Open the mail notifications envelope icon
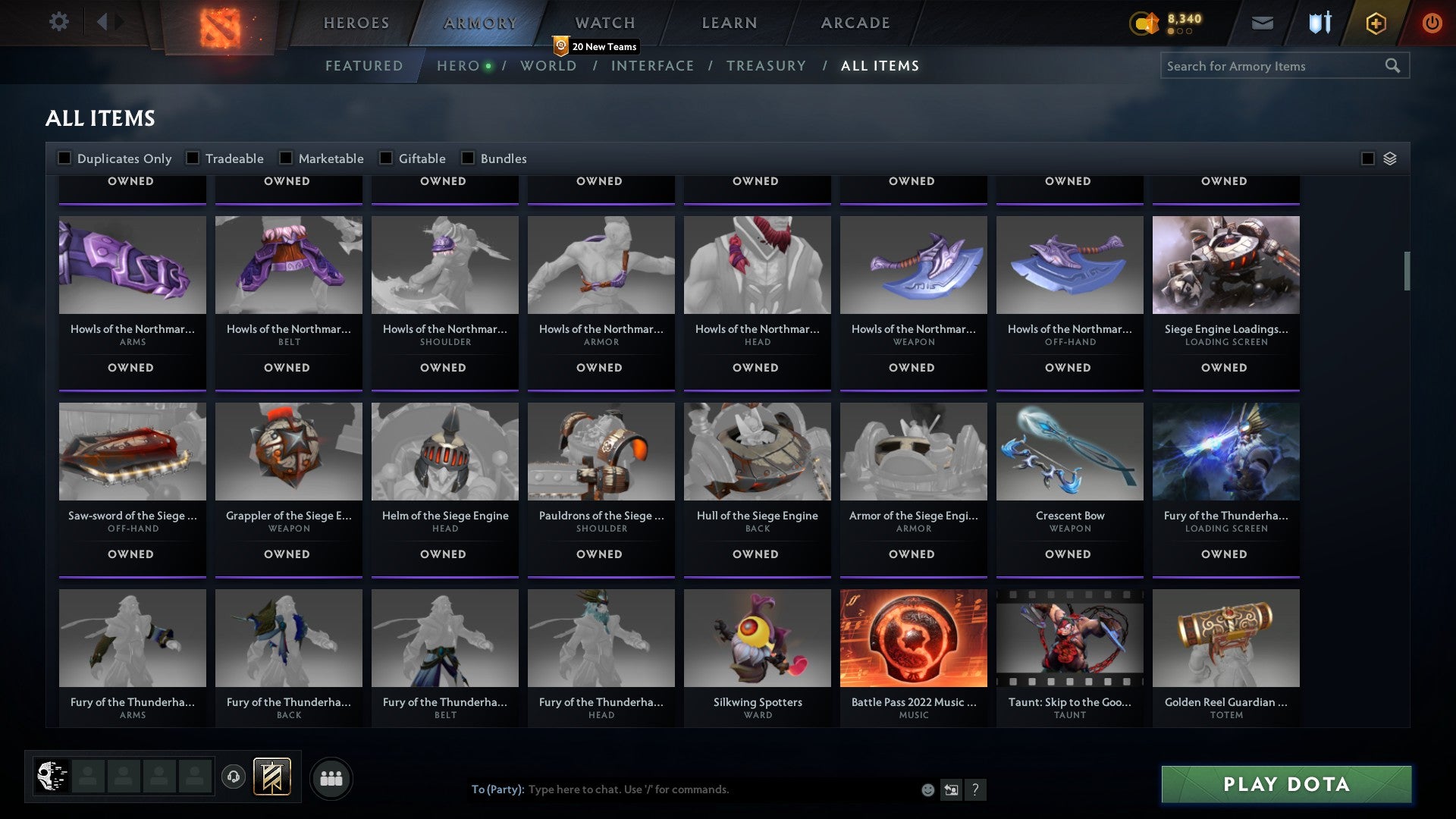 pyautogui.click(x=1262, y=23)
